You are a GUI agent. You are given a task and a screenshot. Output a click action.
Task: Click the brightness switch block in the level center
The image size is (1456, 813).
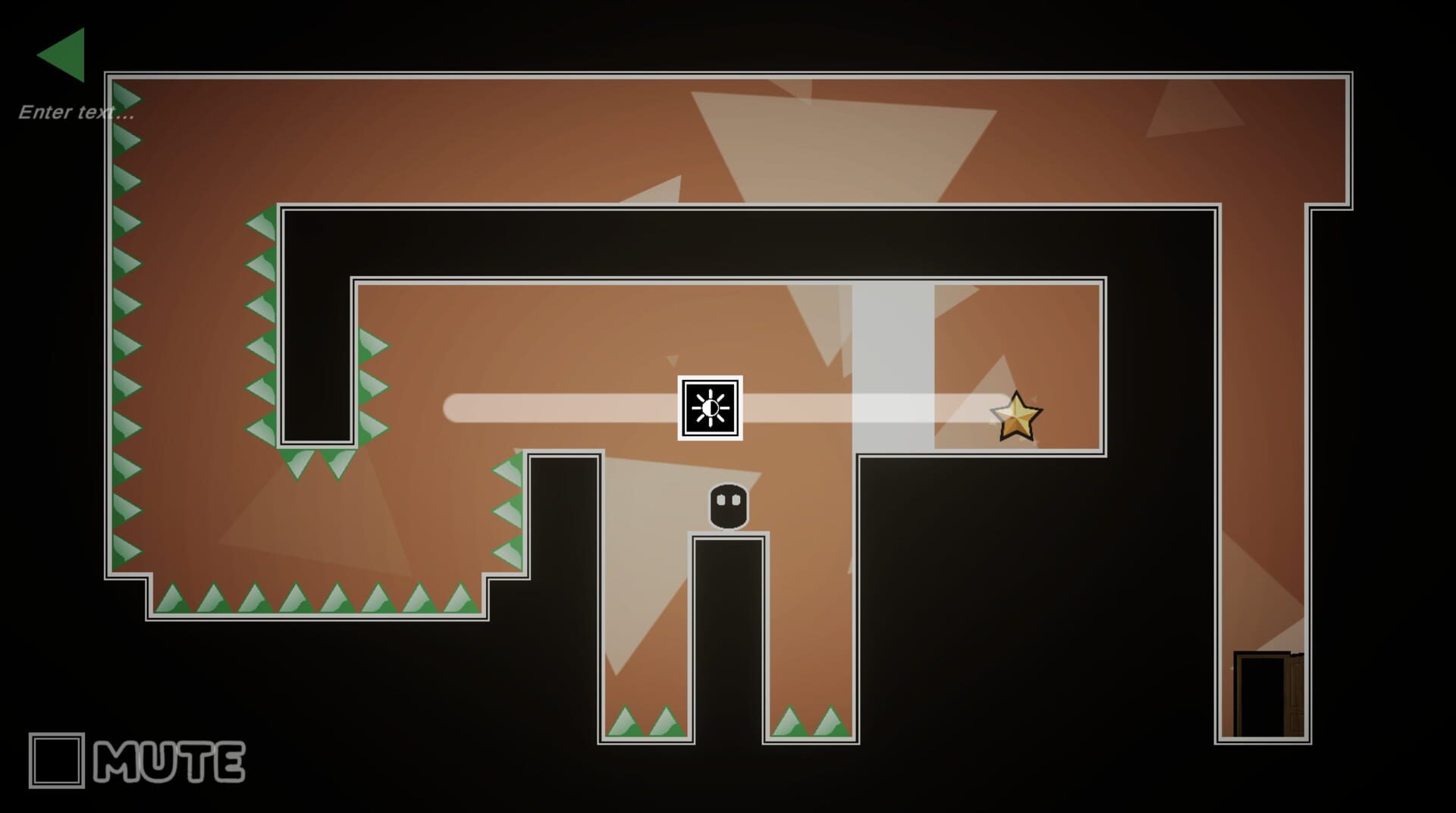[710, 408]
